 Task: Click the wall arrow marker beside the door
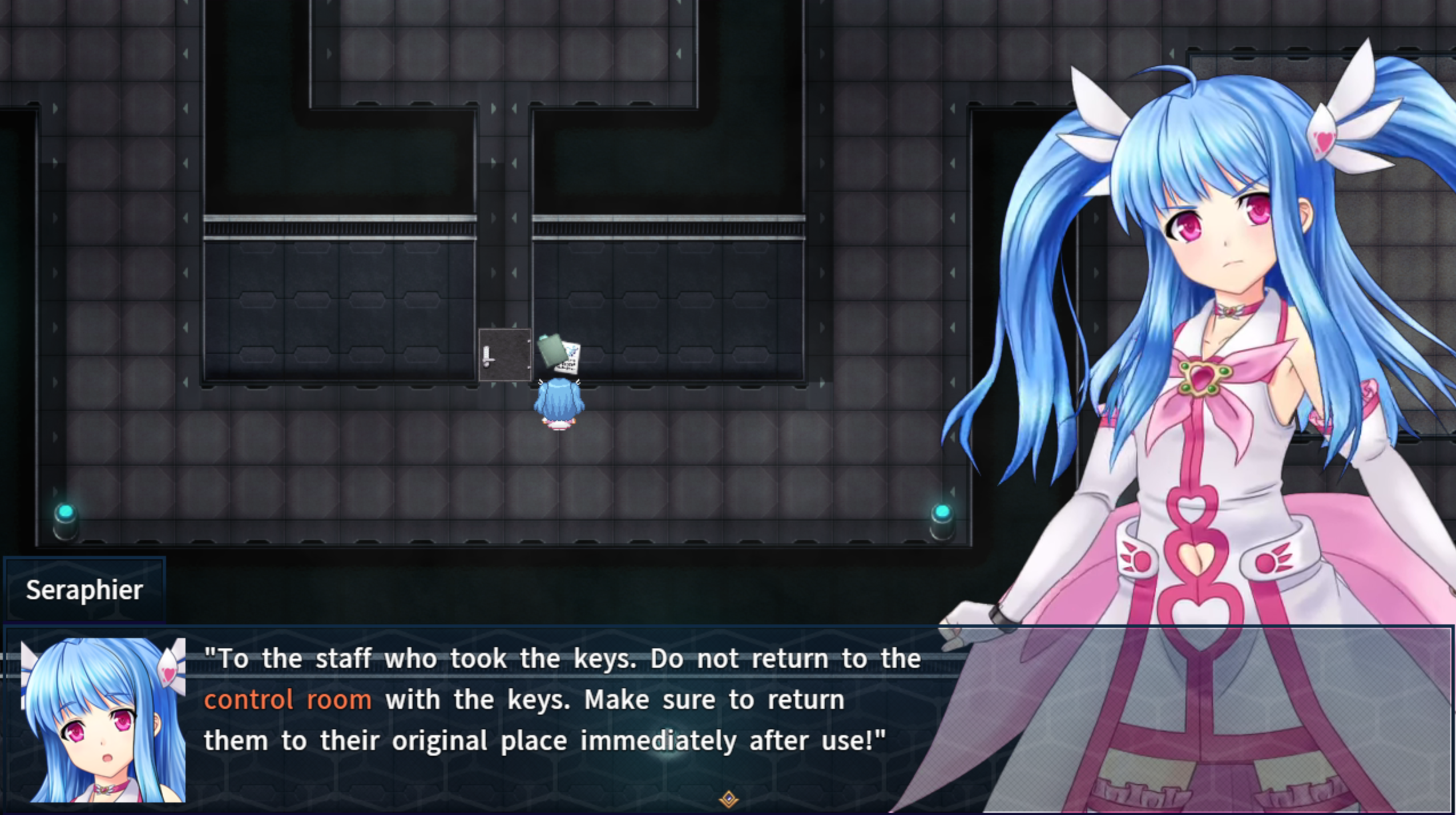click(x=515, y=324)
